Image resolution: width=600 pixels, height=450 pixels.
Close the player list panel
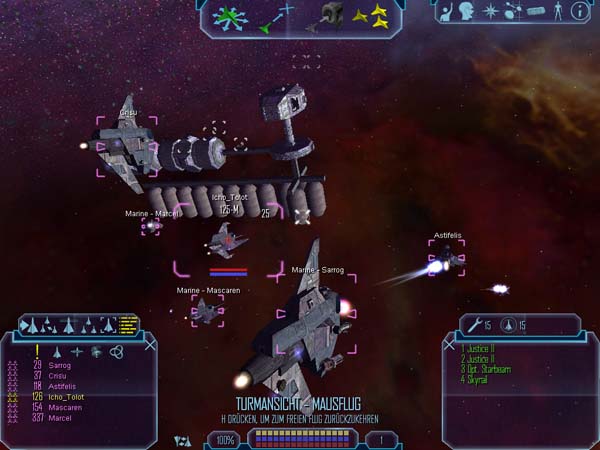coord(151,345)
